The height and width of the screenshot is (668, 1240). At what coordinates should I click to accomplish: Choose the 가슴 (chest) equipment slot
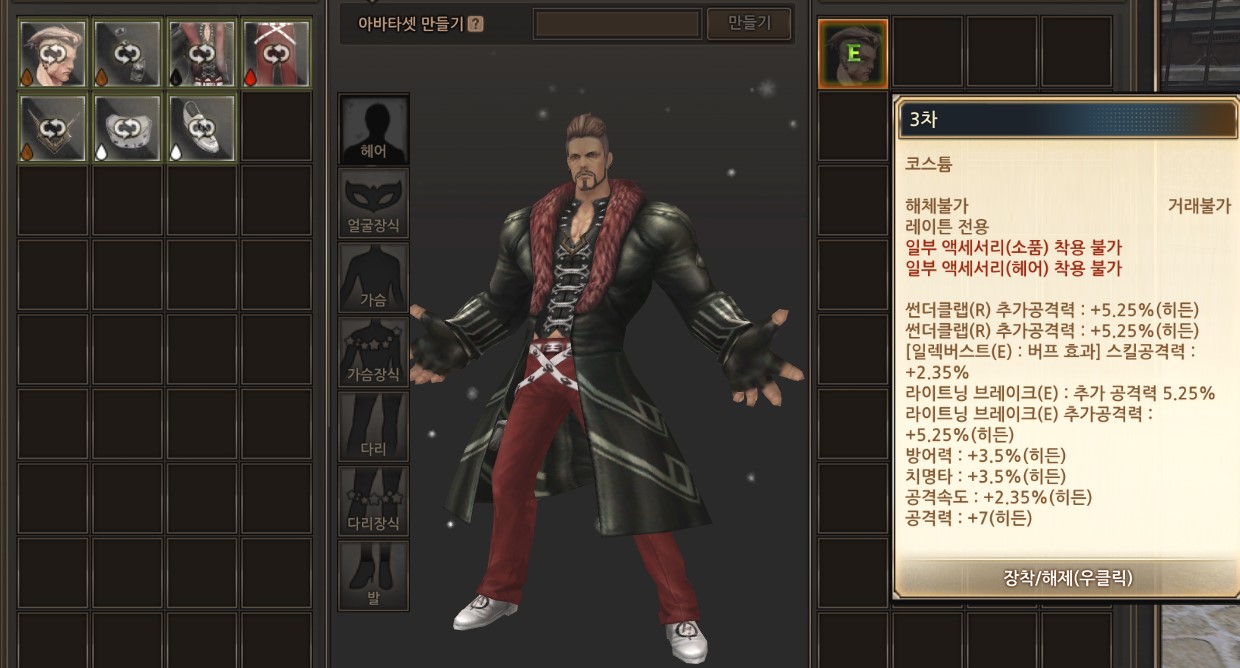374,277
